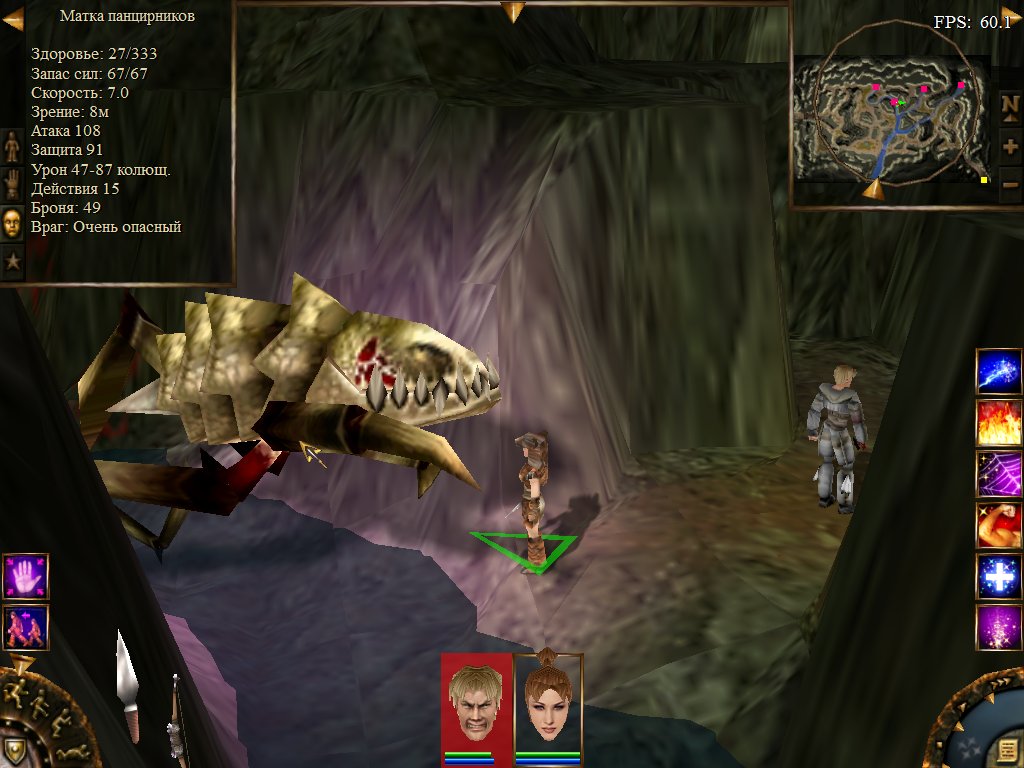1024x768 pixels.
Task: Activate the purple web spell icon
Action: [x=999, y=474]
